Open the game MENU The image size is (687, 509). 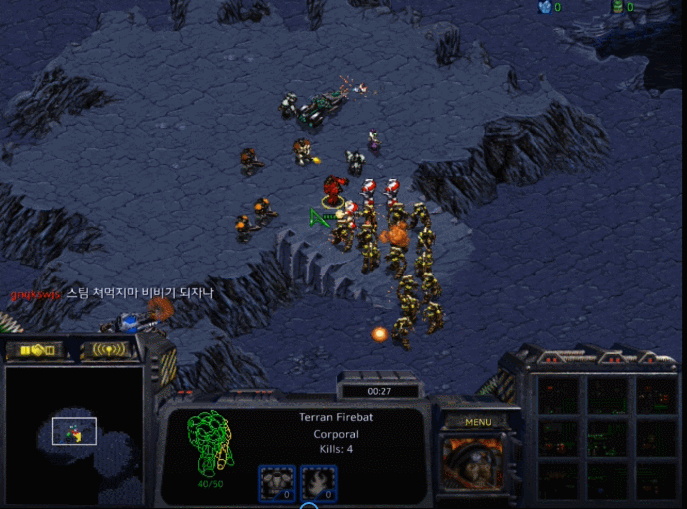tap(478, 422)
